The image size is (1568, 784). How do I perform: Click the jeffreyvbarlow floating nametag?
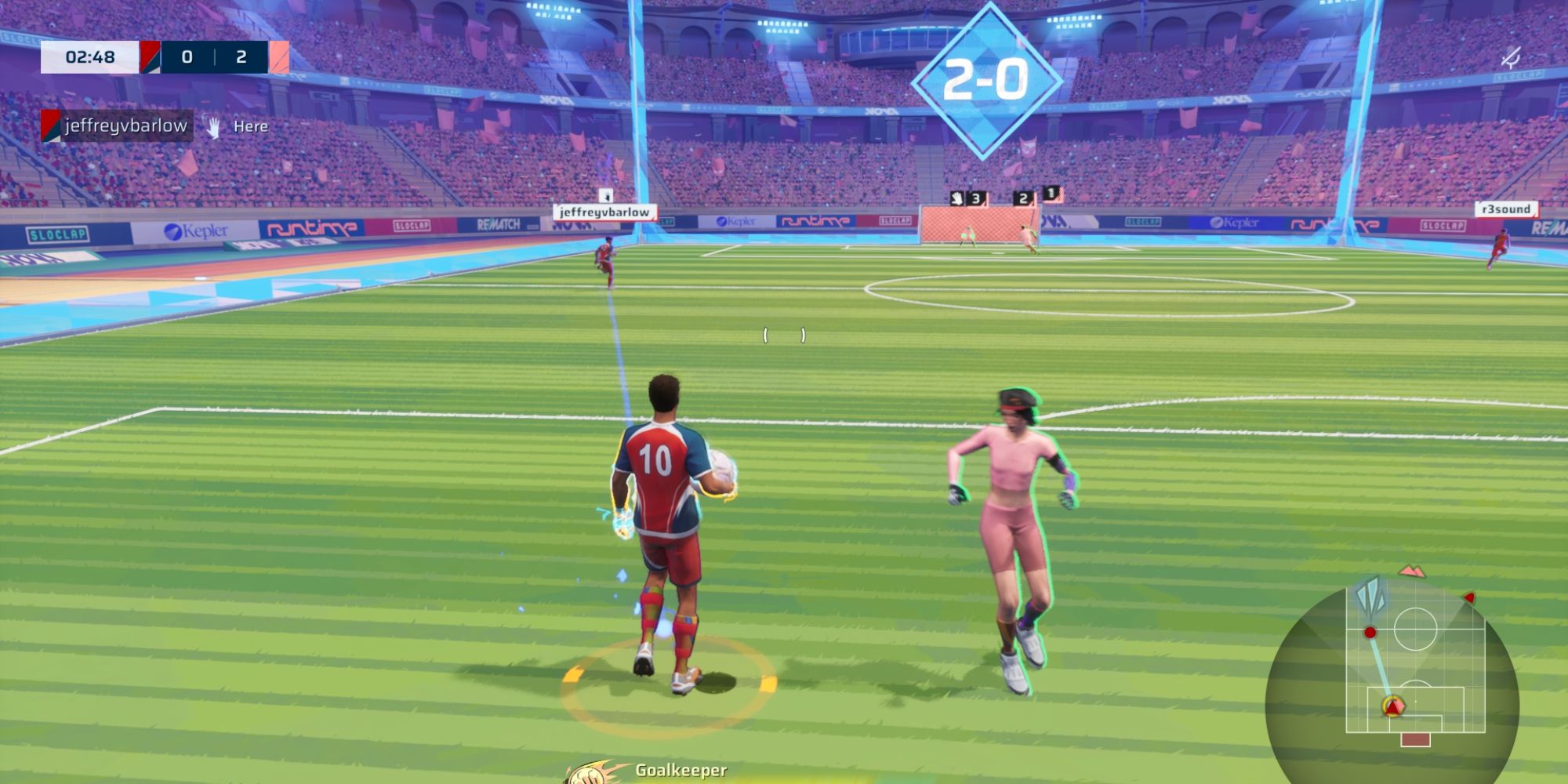[605, 212]
